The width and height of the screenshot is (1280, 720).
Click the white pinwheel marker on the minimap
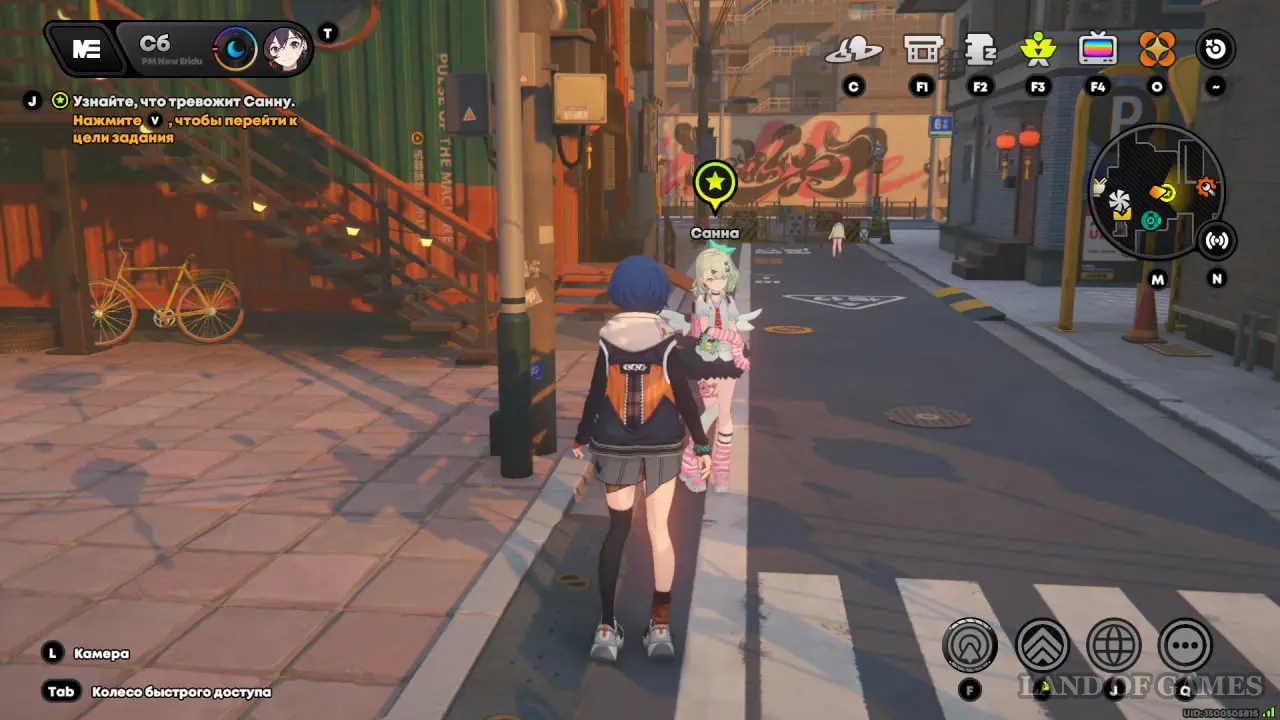tap(1118, 199)
